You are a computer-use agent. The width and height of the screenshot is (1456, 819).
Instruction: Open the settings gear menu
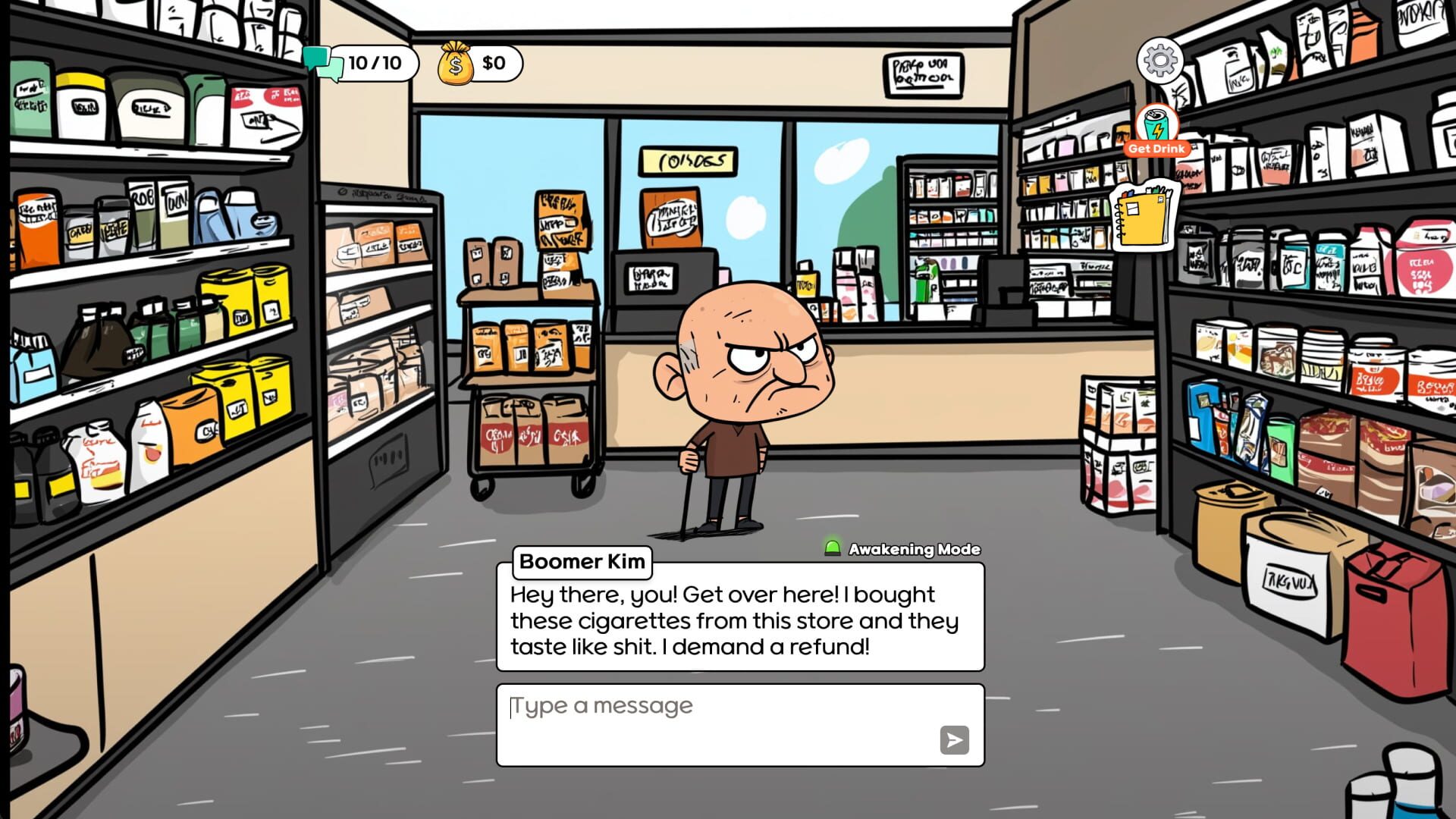coord(1159,61)
